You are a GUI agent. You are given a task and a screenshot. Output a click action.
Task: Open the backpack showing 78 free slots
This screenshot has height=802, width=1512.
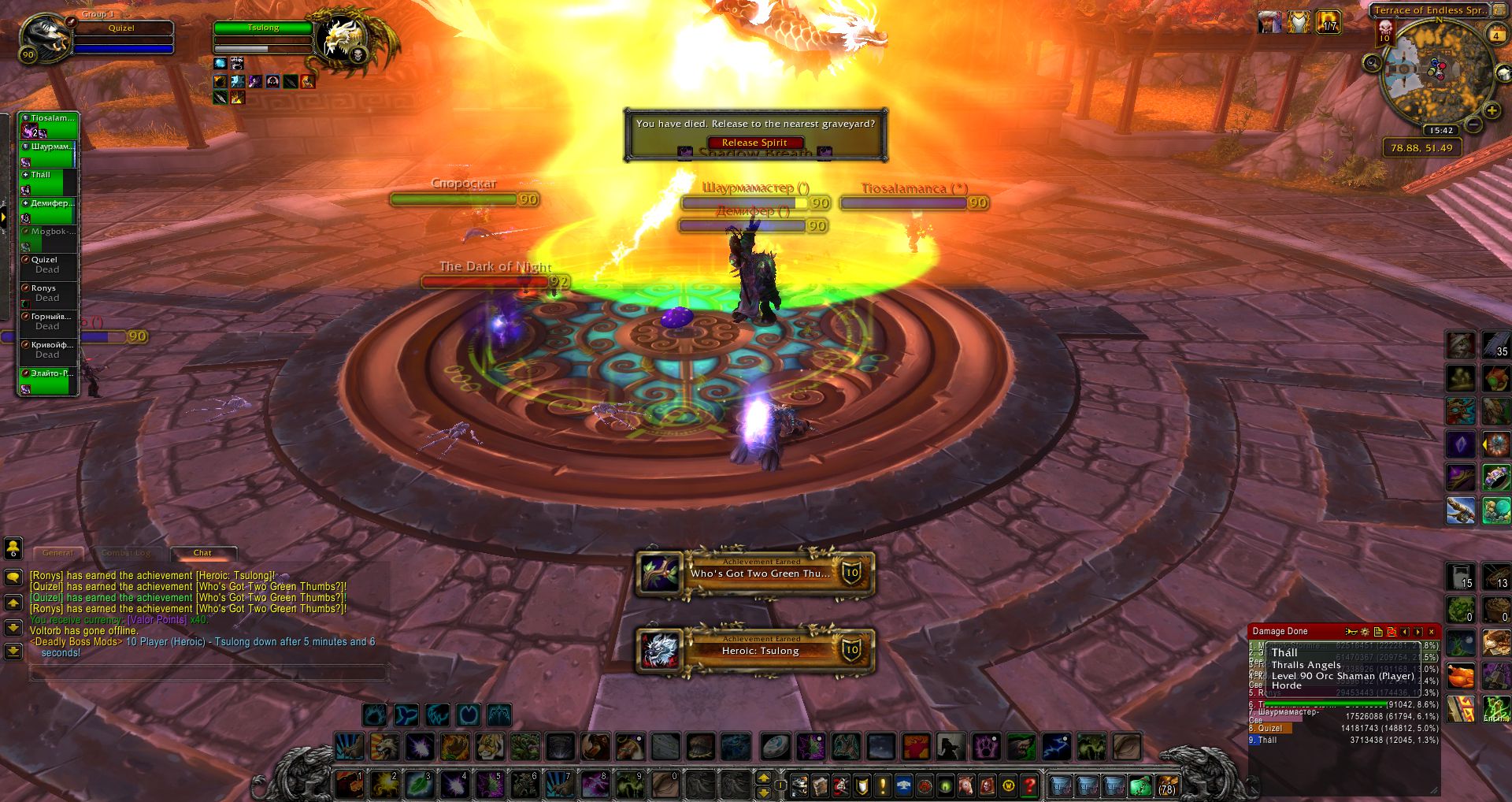(x=1166, y=785)
